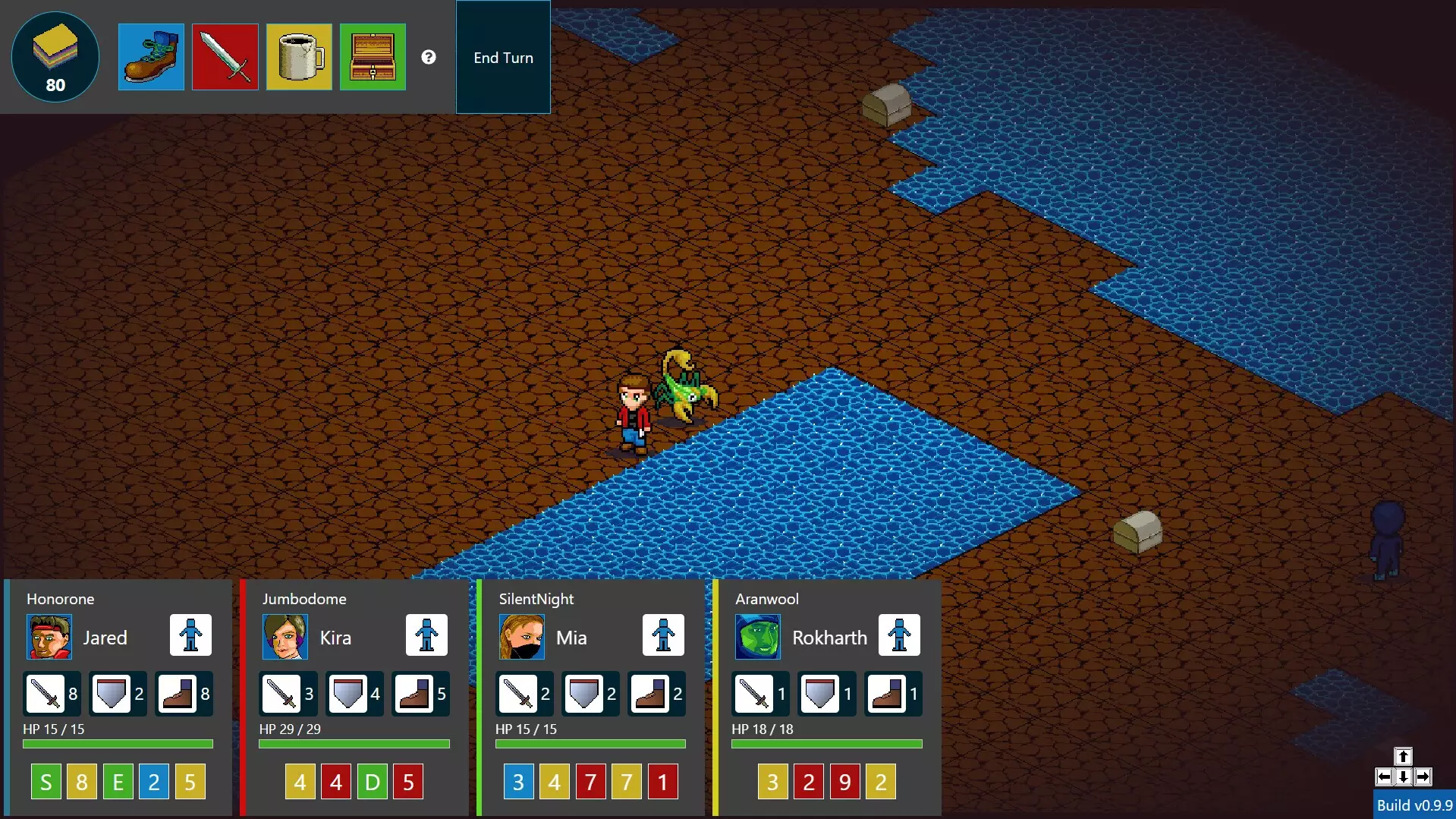Screen dimensions: 1456x819
Task: Pick the blue 3 die in Mia's panel
Action: coord(518,782)
